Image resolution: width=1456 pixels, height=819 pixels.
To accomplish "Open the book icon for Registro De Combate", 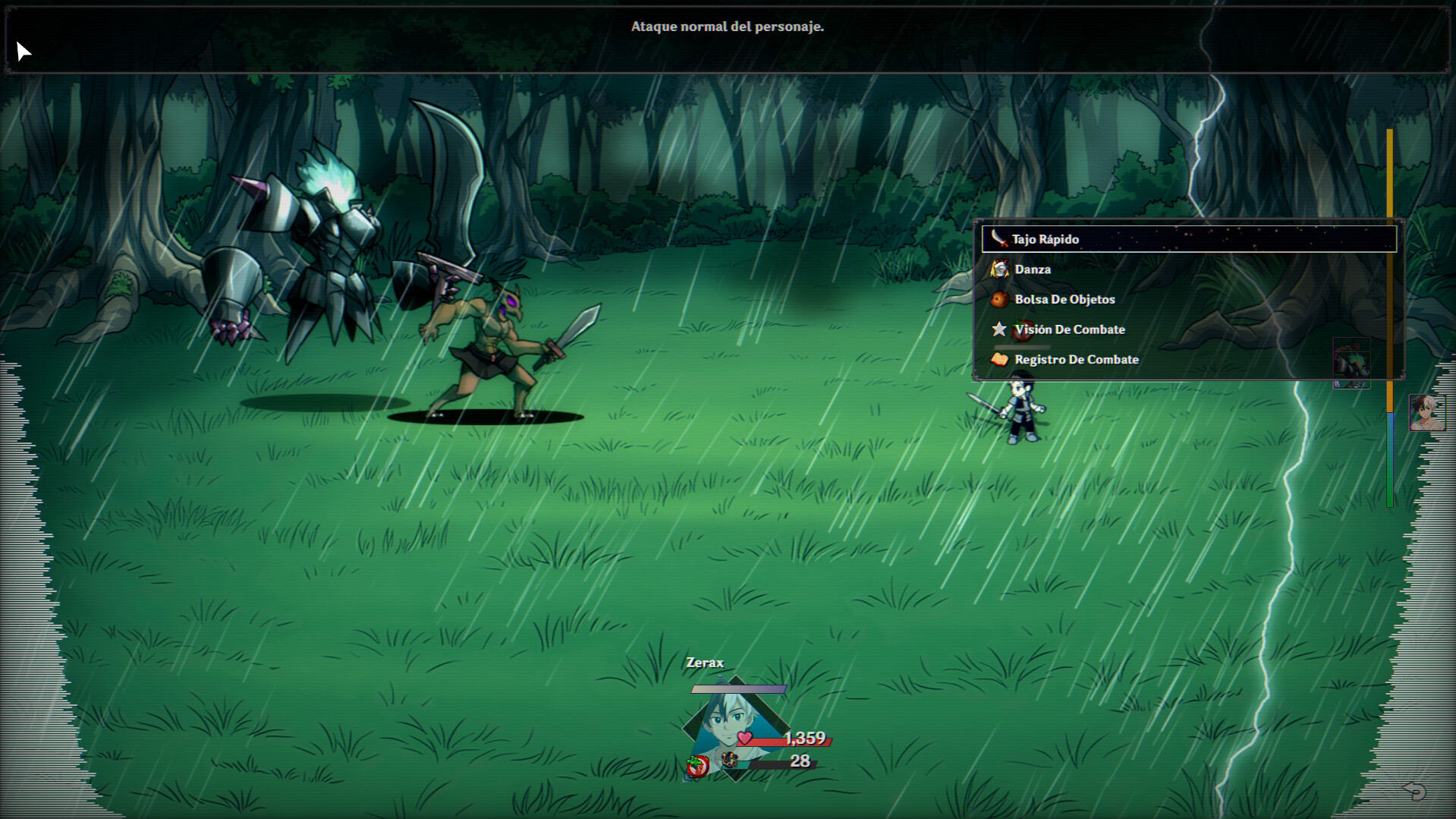I will (x=999, y=360).
